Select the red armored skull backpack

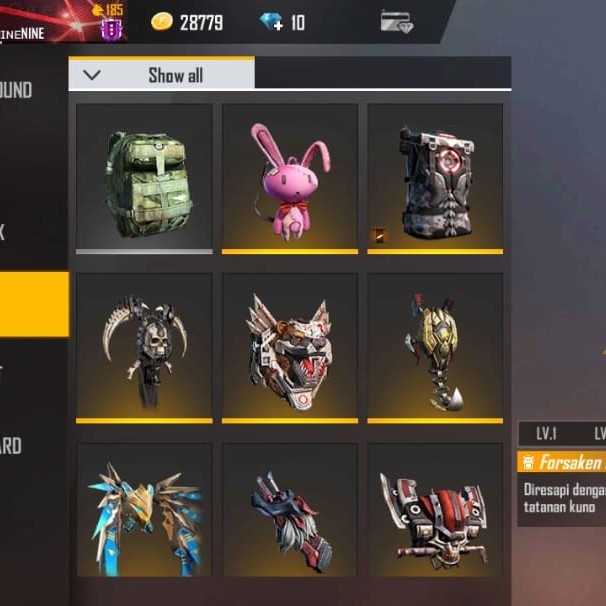pos(435,512)
